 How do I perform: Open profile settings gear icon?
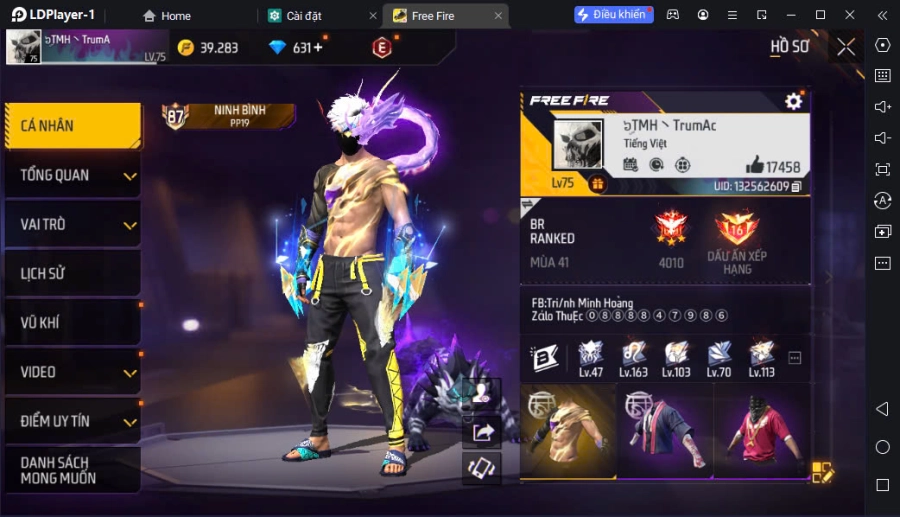pos(793,101)
